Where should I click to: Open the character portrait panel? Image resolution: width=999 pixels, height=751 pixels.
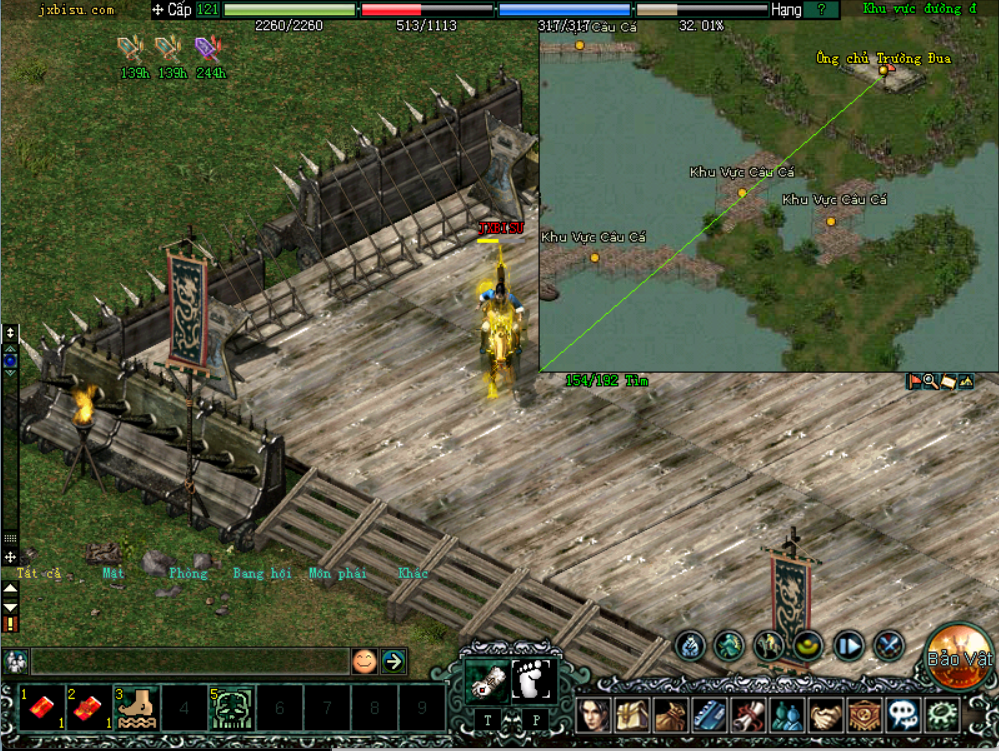pyautogui.click(x=594, y=716)
